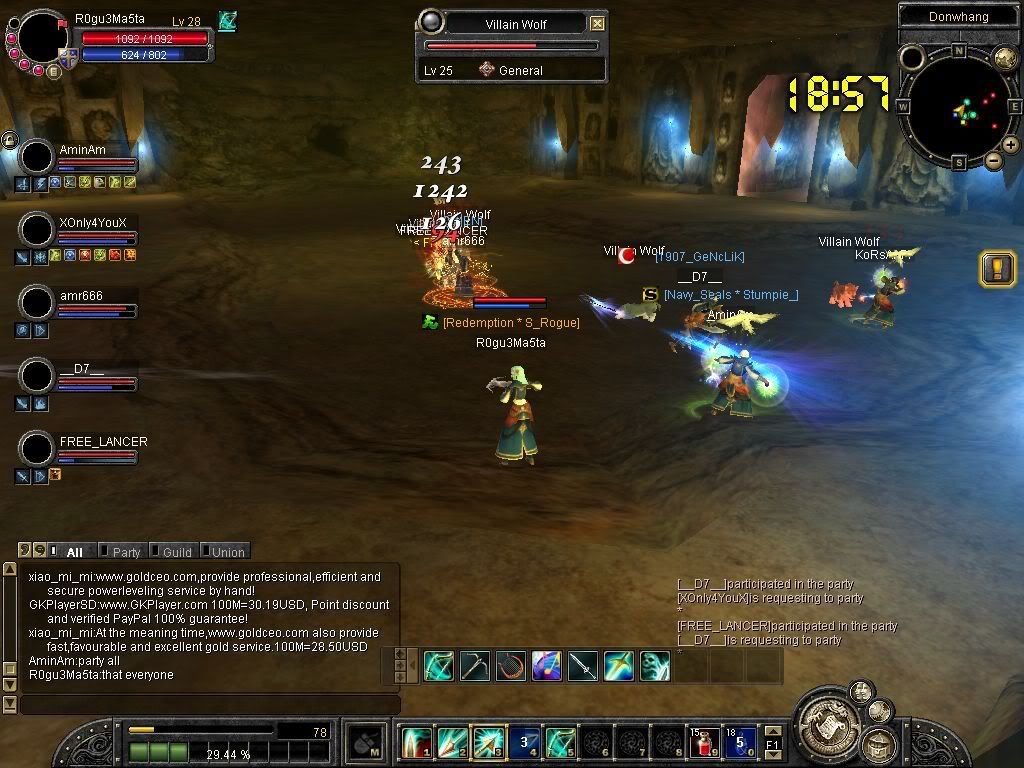Activate the skull skill in the upper quickbar
This screenshot has width=1024, height=768.
click(655, 666)
